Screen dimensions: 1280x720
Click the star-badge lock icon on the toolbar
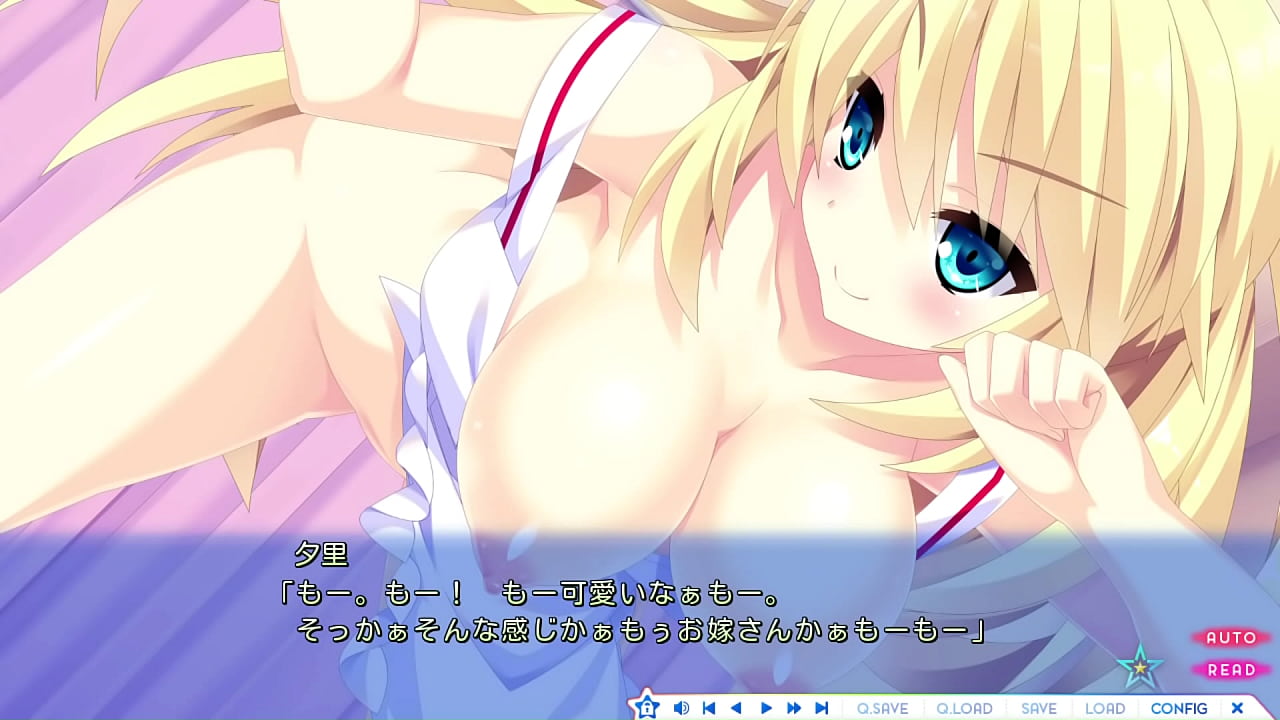(x=647, y=706)
